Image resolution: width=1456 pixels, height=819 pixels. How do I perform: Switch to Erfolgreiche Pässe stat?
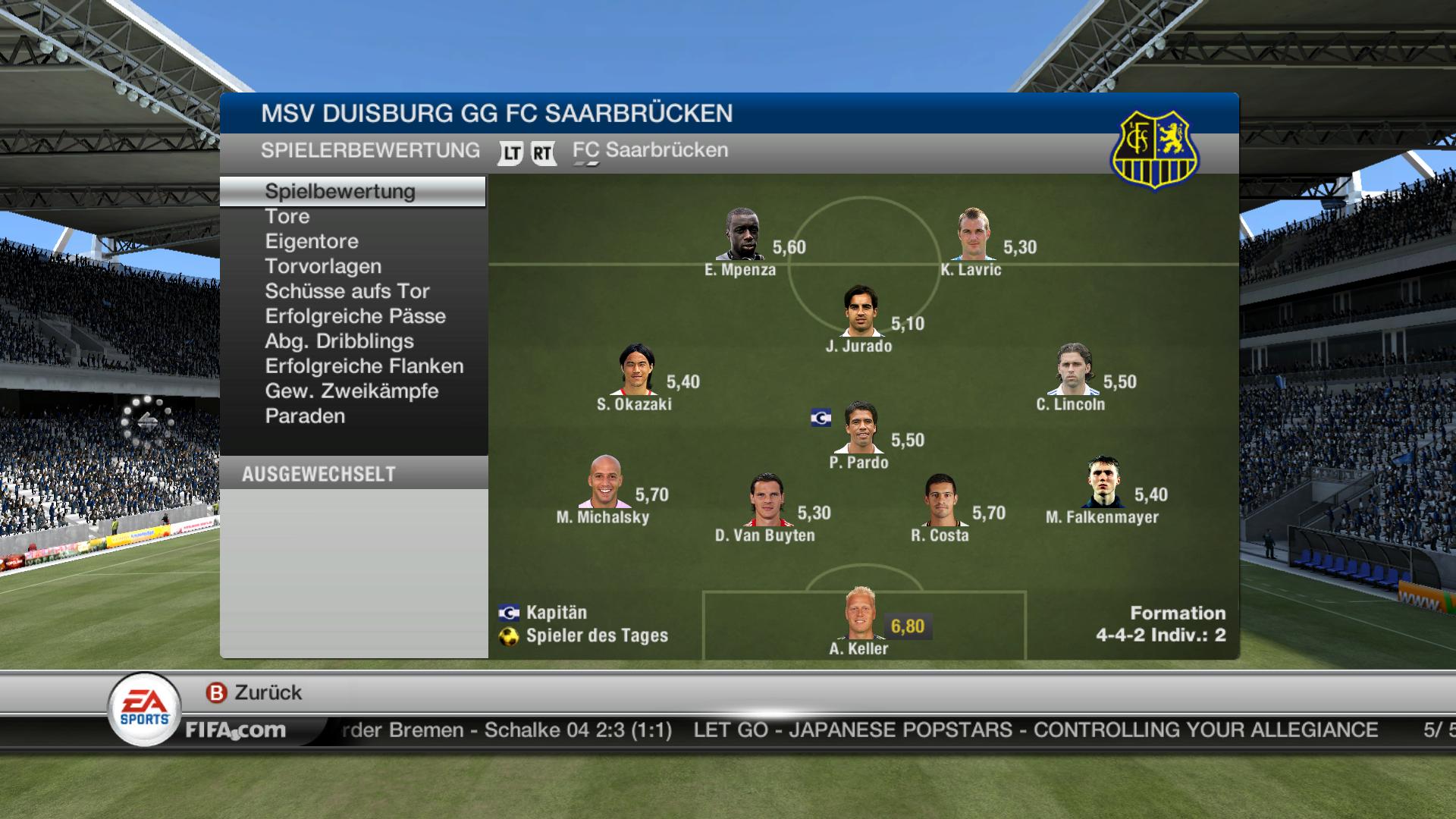tap(355, 317)
